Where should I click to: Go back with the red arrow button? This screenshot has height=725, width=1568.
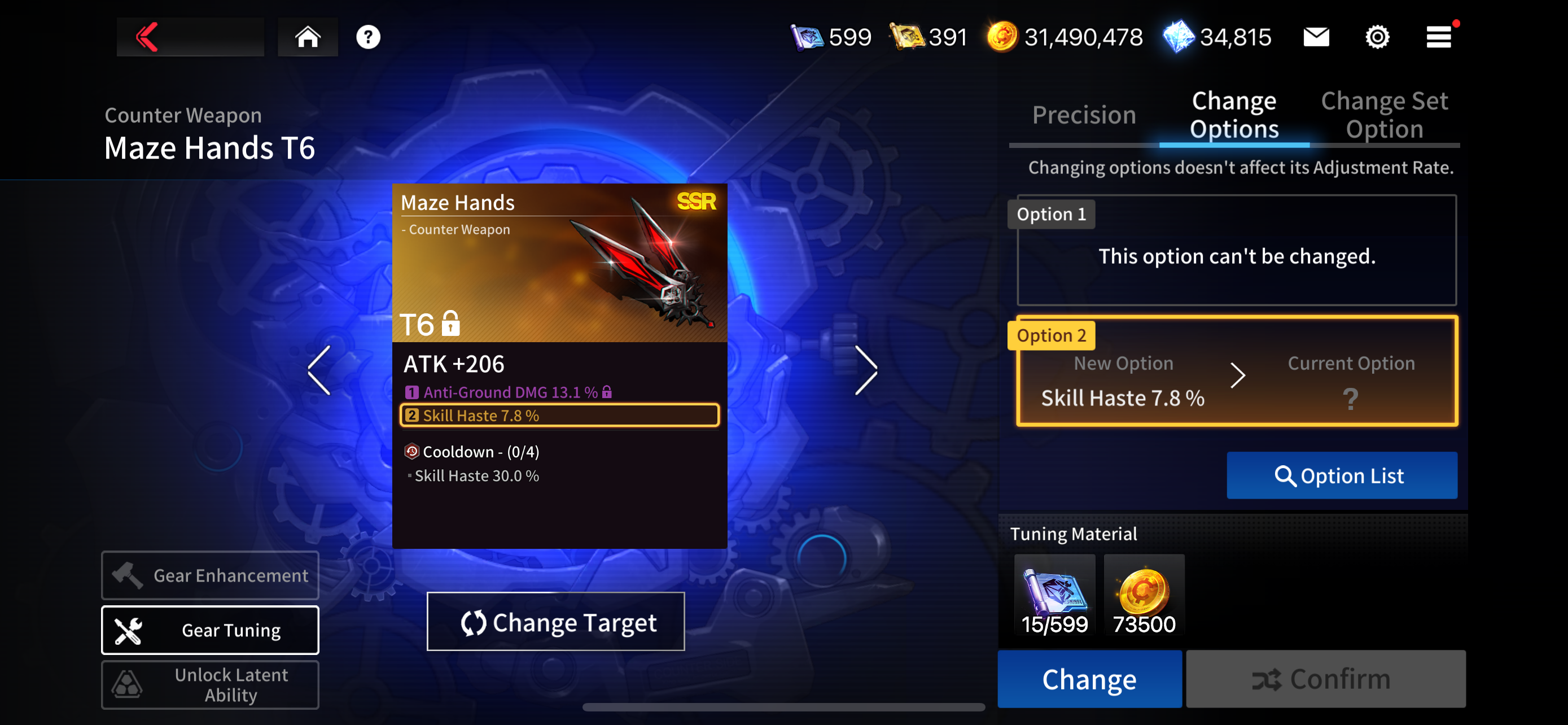[x=148, y=37]
